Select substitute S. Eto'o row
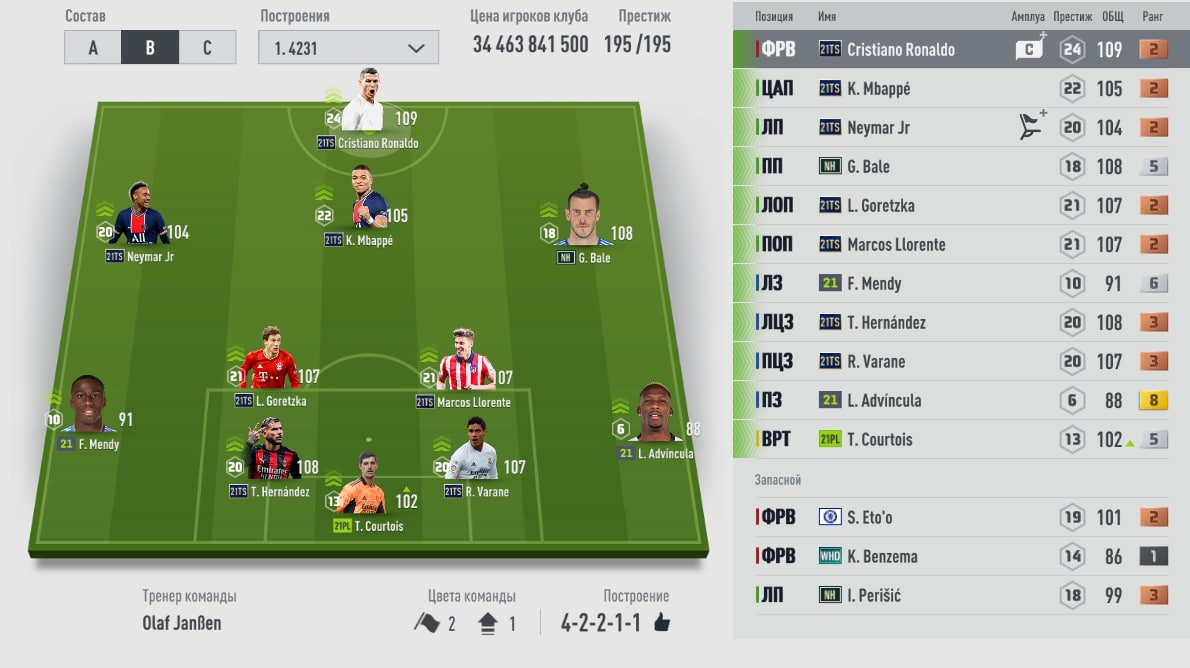 [x=960, y=517]
